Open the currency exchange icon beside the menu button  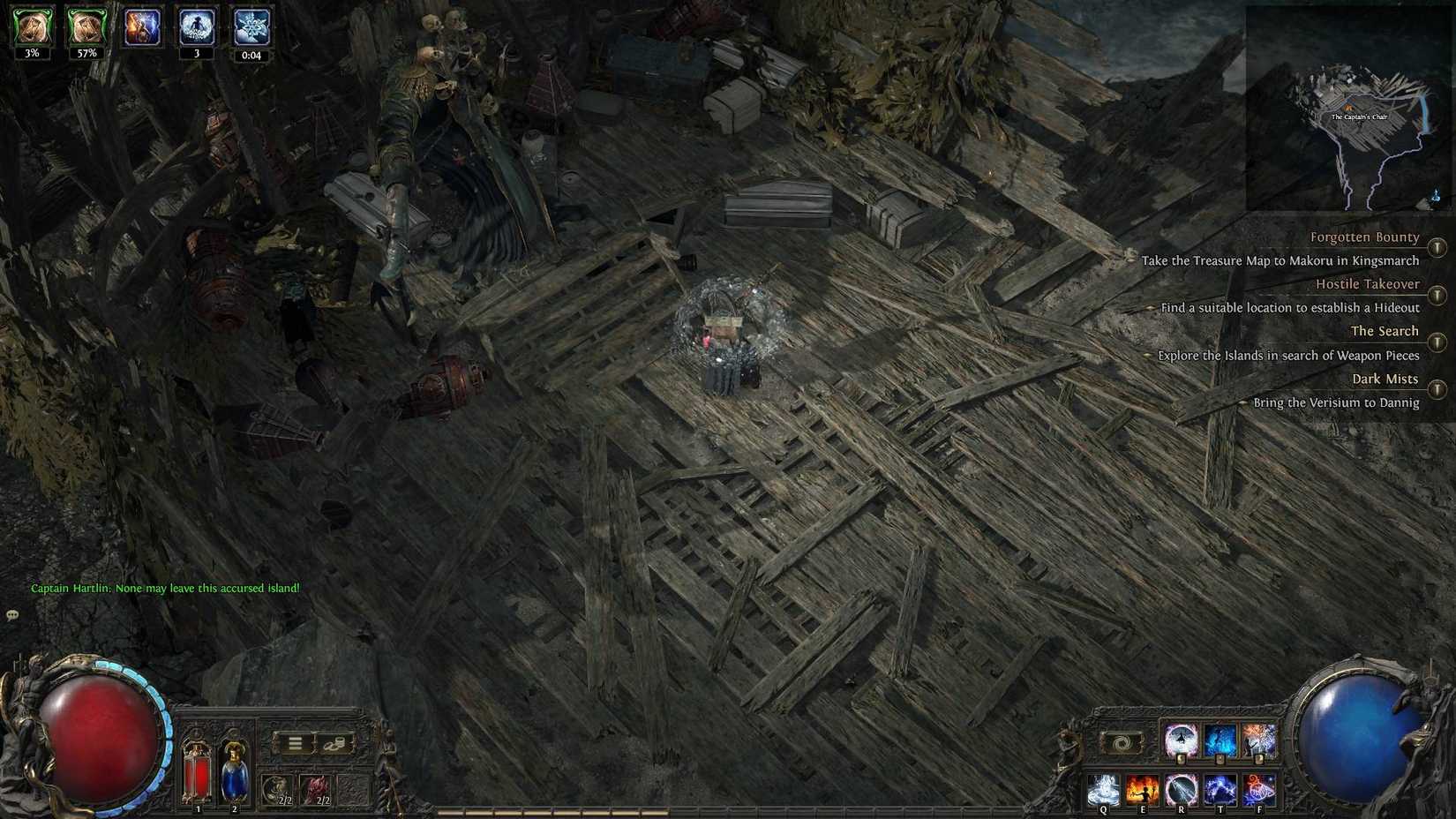tap(335, 742)
